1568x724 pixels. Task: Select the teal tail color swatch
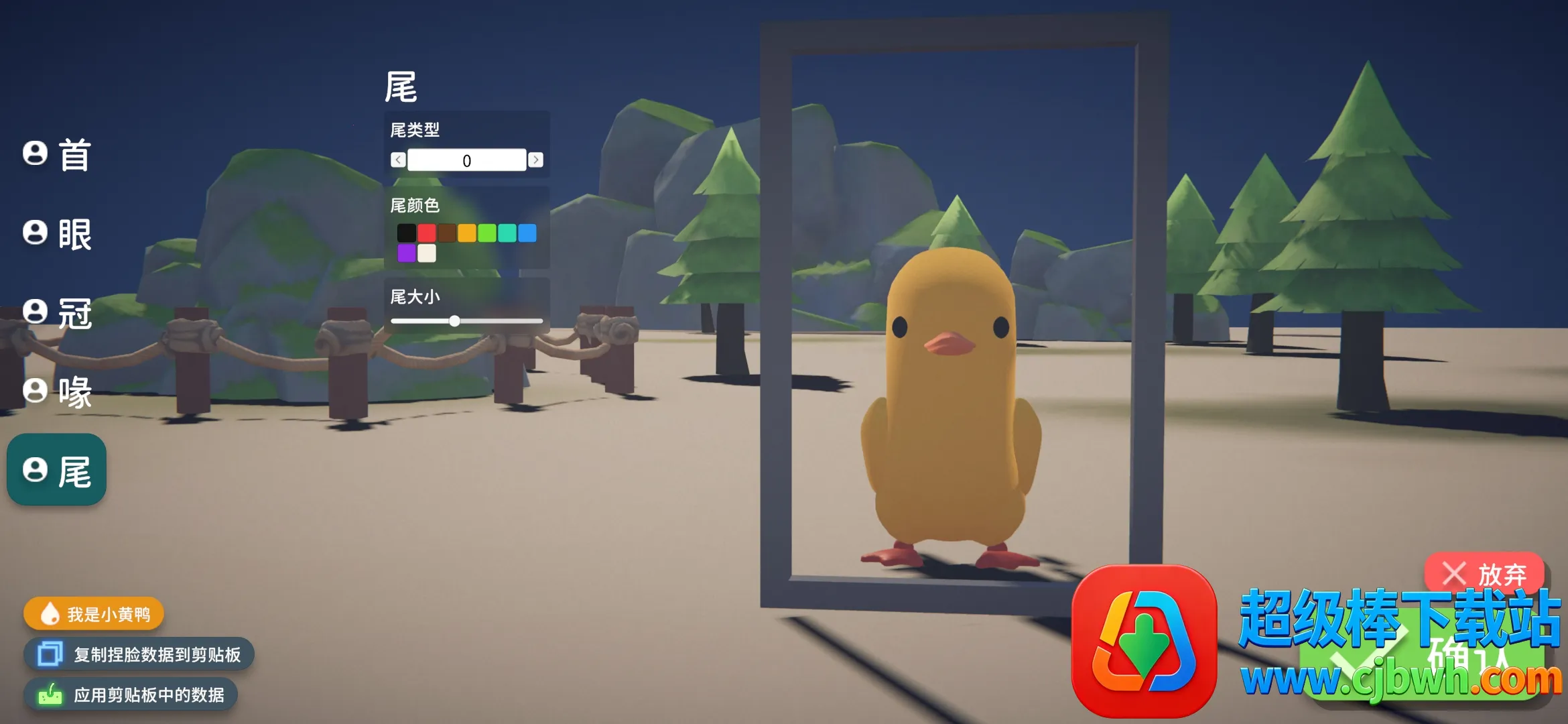(507, 233)
